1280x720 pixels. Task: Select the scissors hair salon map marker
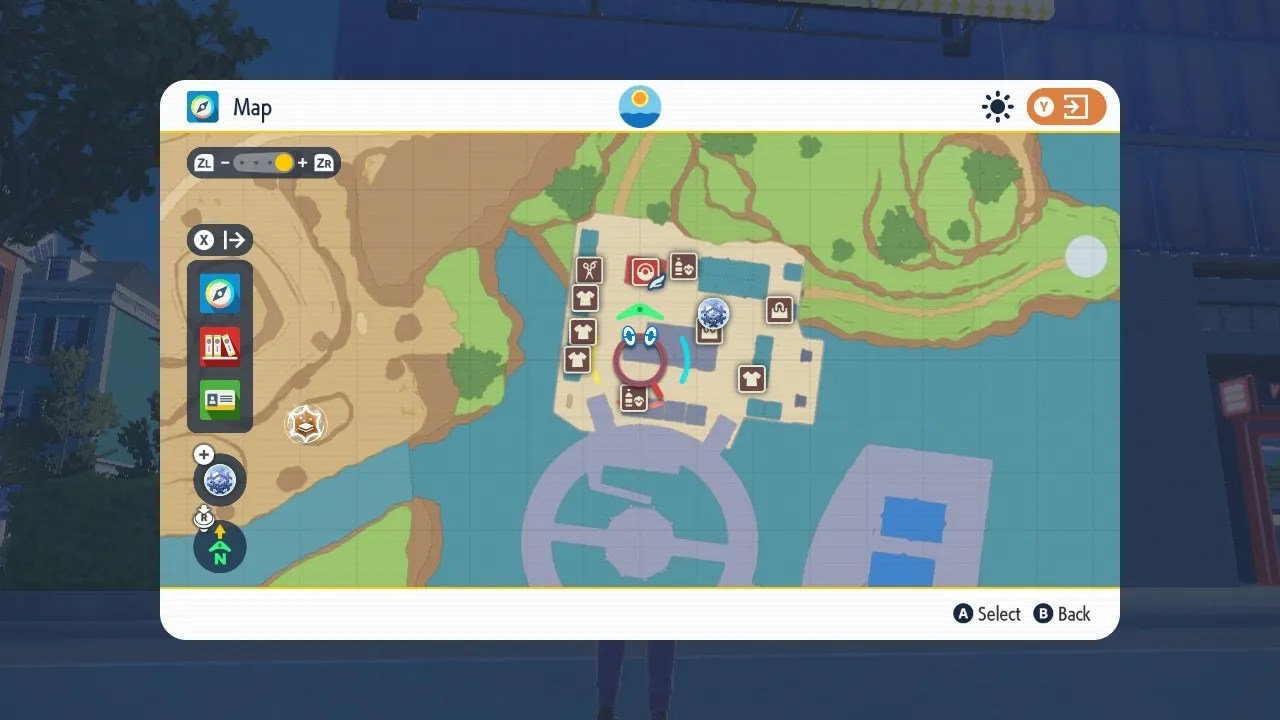click(x=588, y=270)
